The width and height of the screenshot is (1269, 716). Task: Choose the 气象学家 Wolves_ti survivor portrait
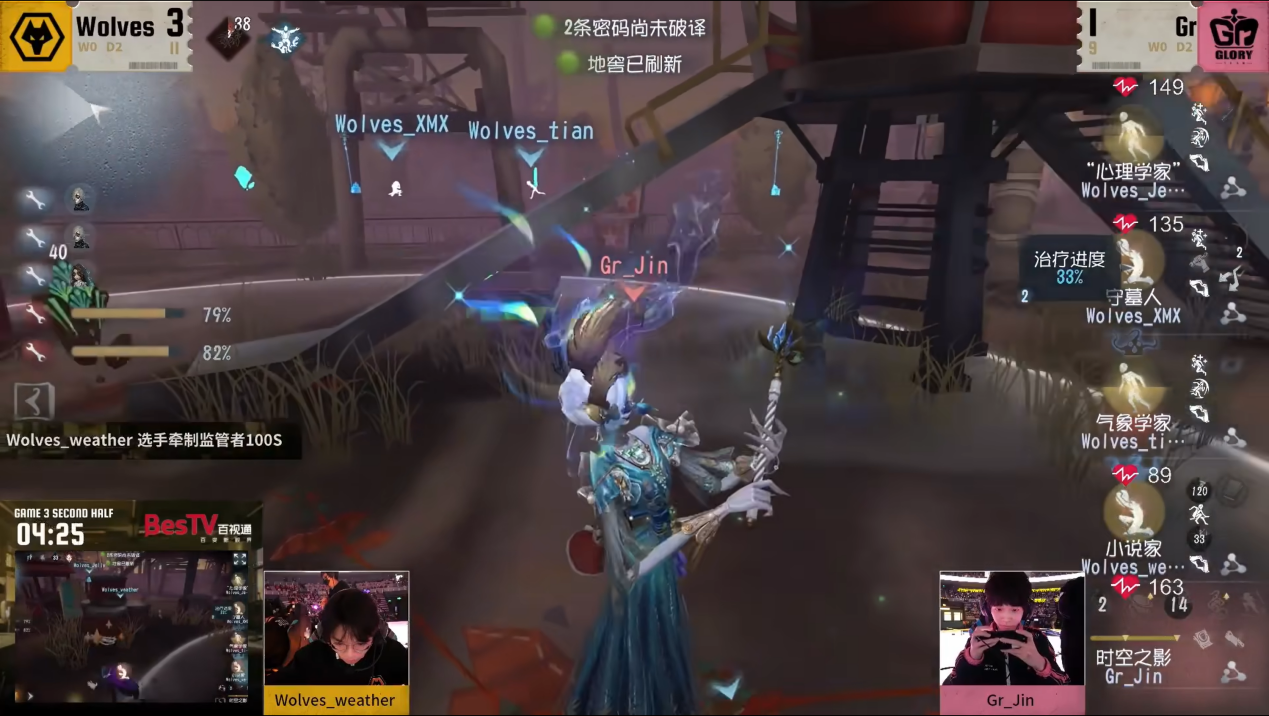(x=1132, y=385)
